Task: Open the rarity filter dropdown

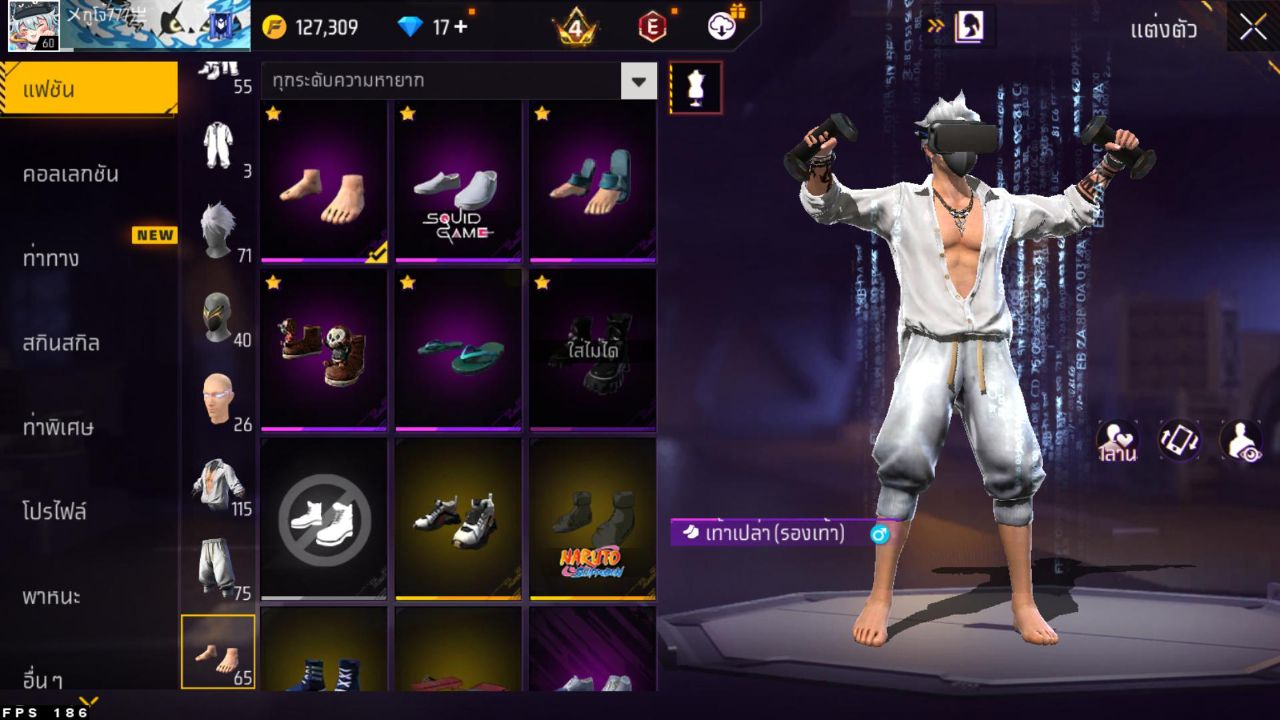Action: [450, 81]
